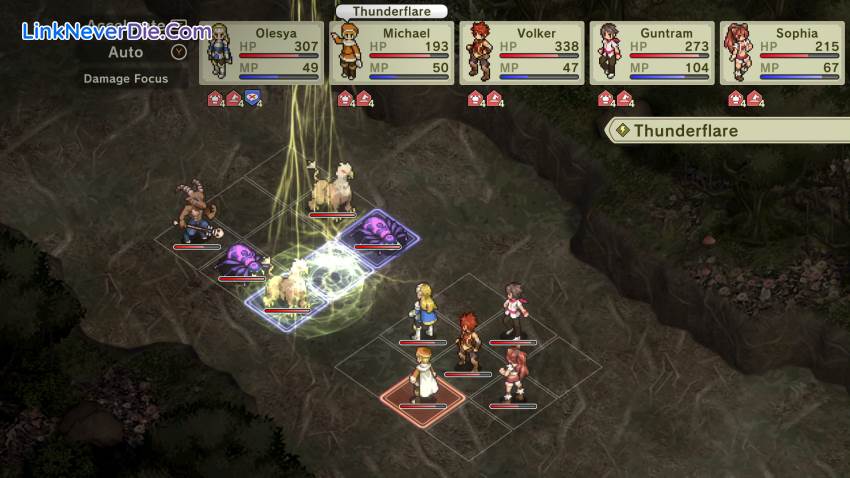Open Guntram's party status panel

[651, 53]
